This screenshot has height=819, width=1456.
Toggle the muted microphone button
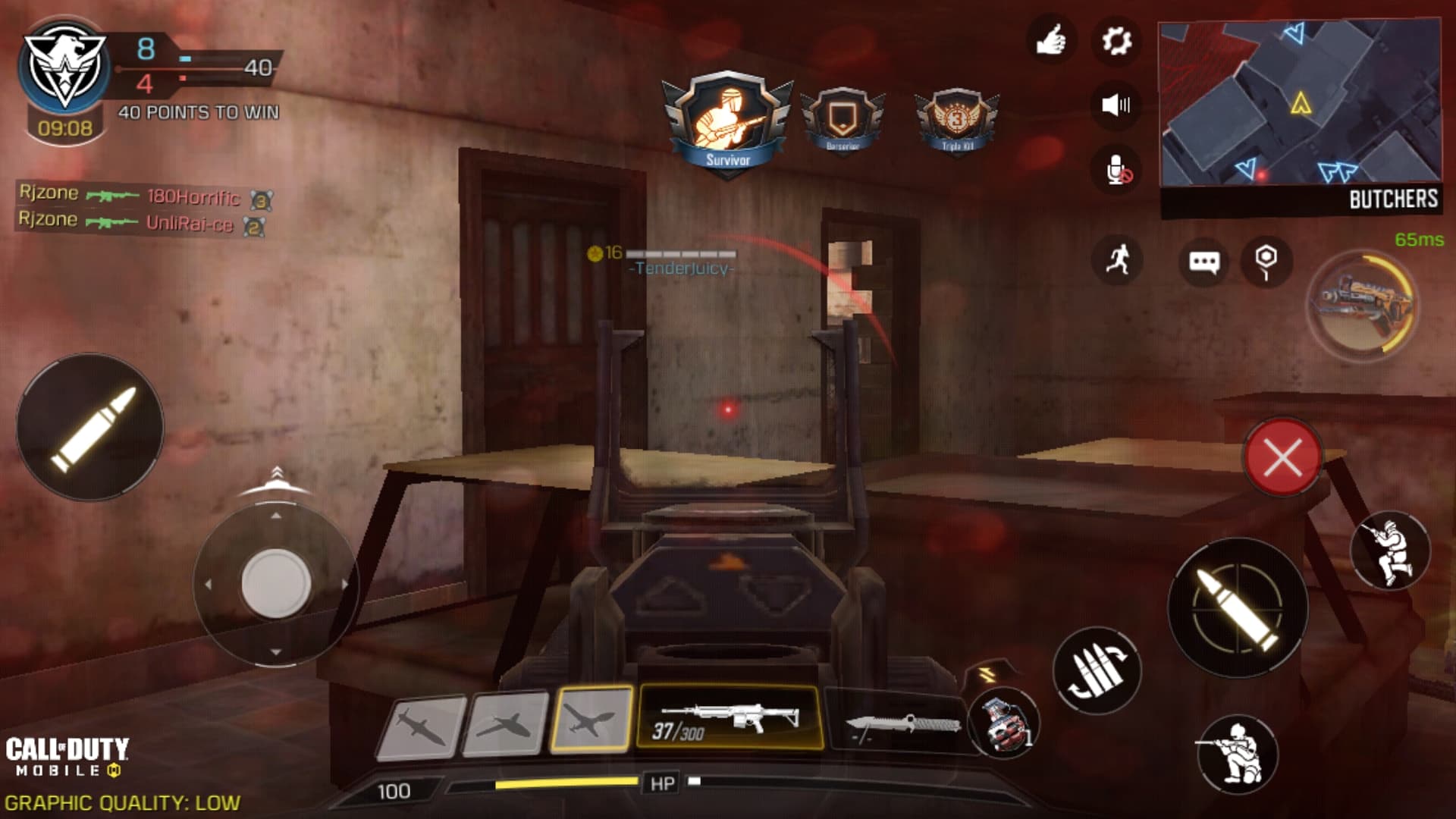tap(1117, 170)
